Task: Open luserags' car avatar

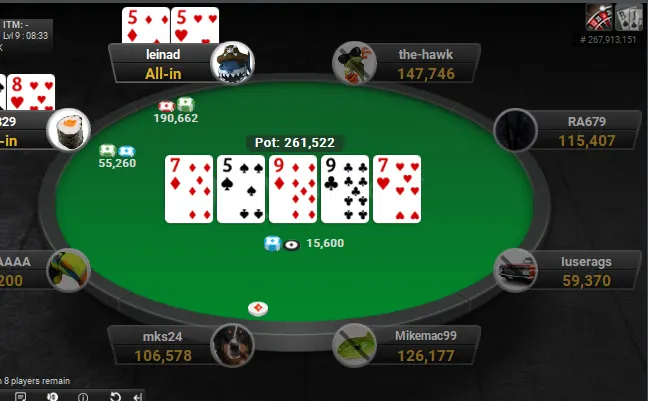Action: (517, 270)
